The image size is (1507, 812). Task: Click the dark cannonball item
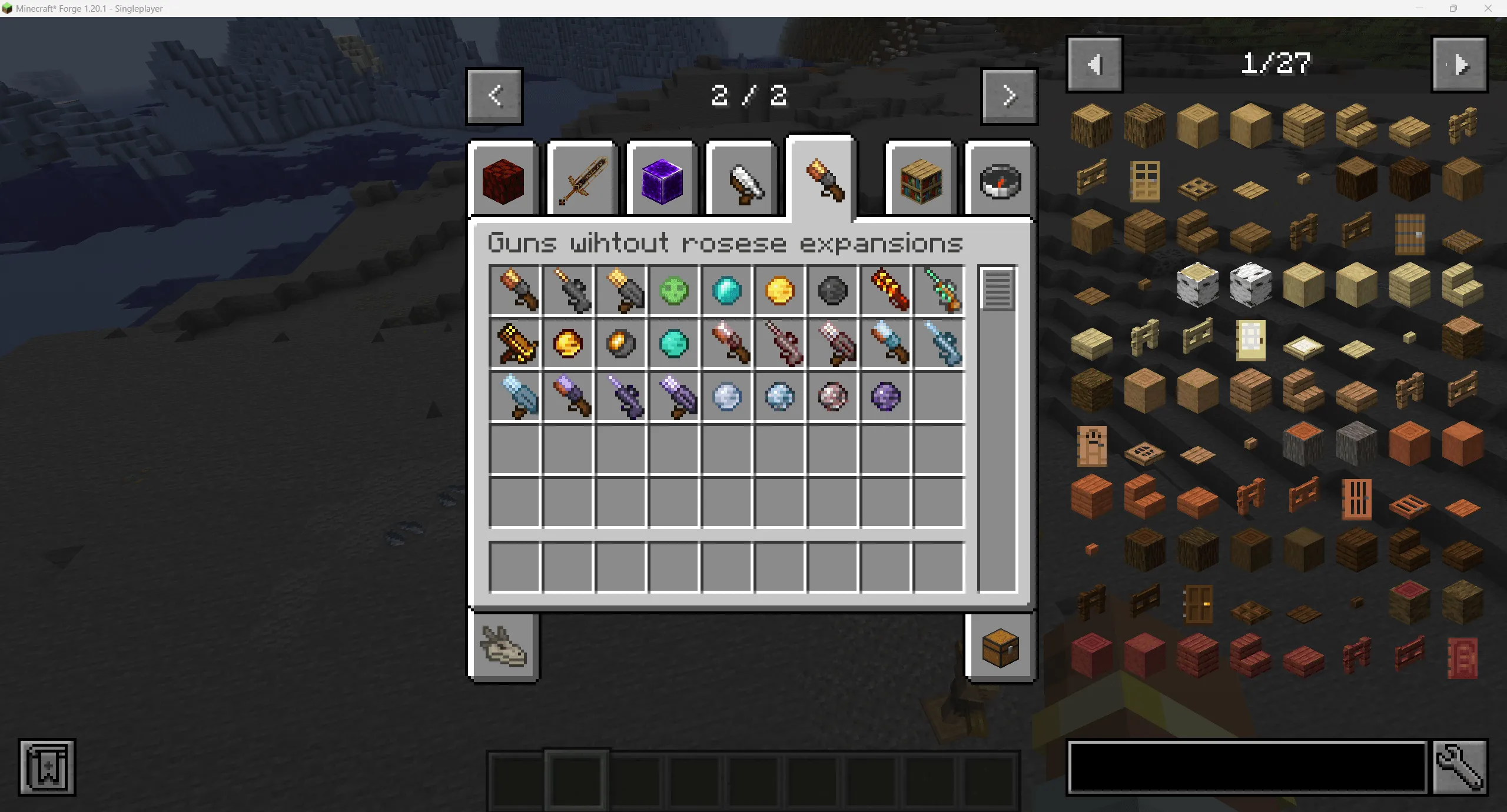pos(833,291)
